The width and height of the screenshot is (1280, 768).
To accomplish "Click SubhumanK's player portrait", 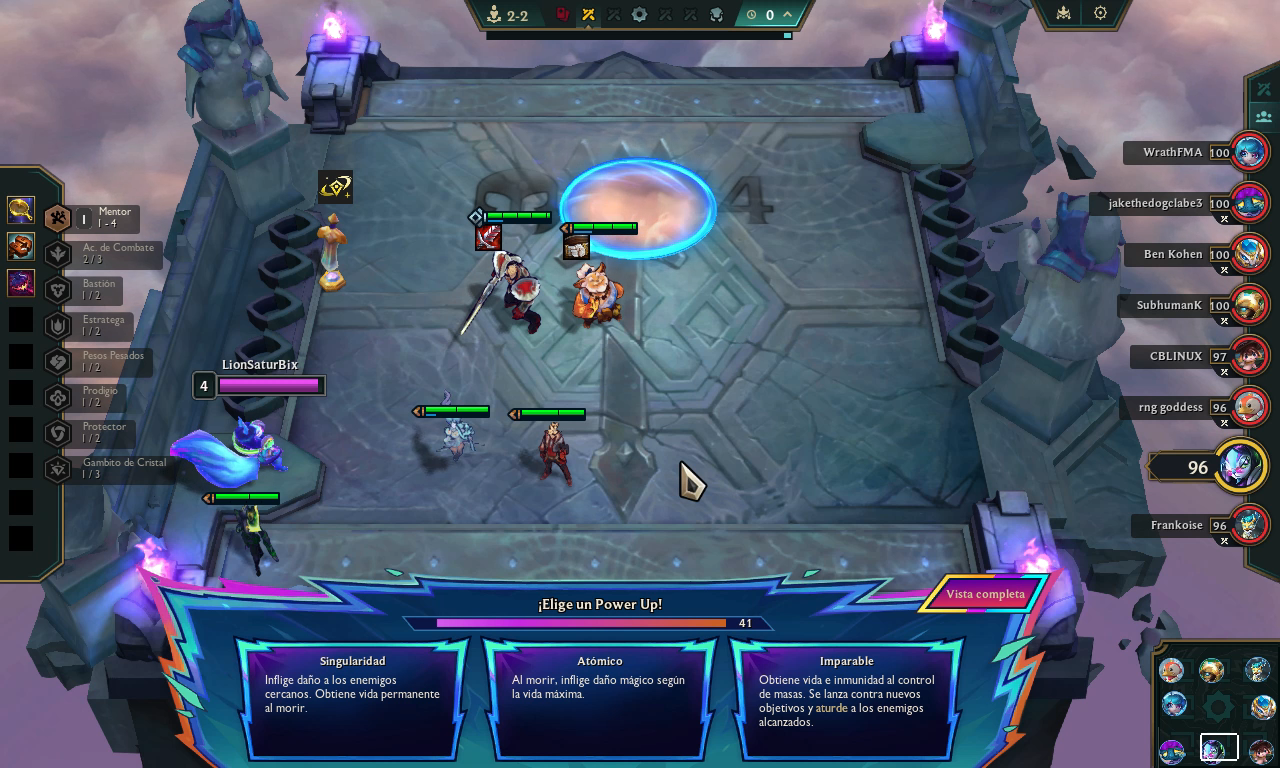I will [1248, 306].
